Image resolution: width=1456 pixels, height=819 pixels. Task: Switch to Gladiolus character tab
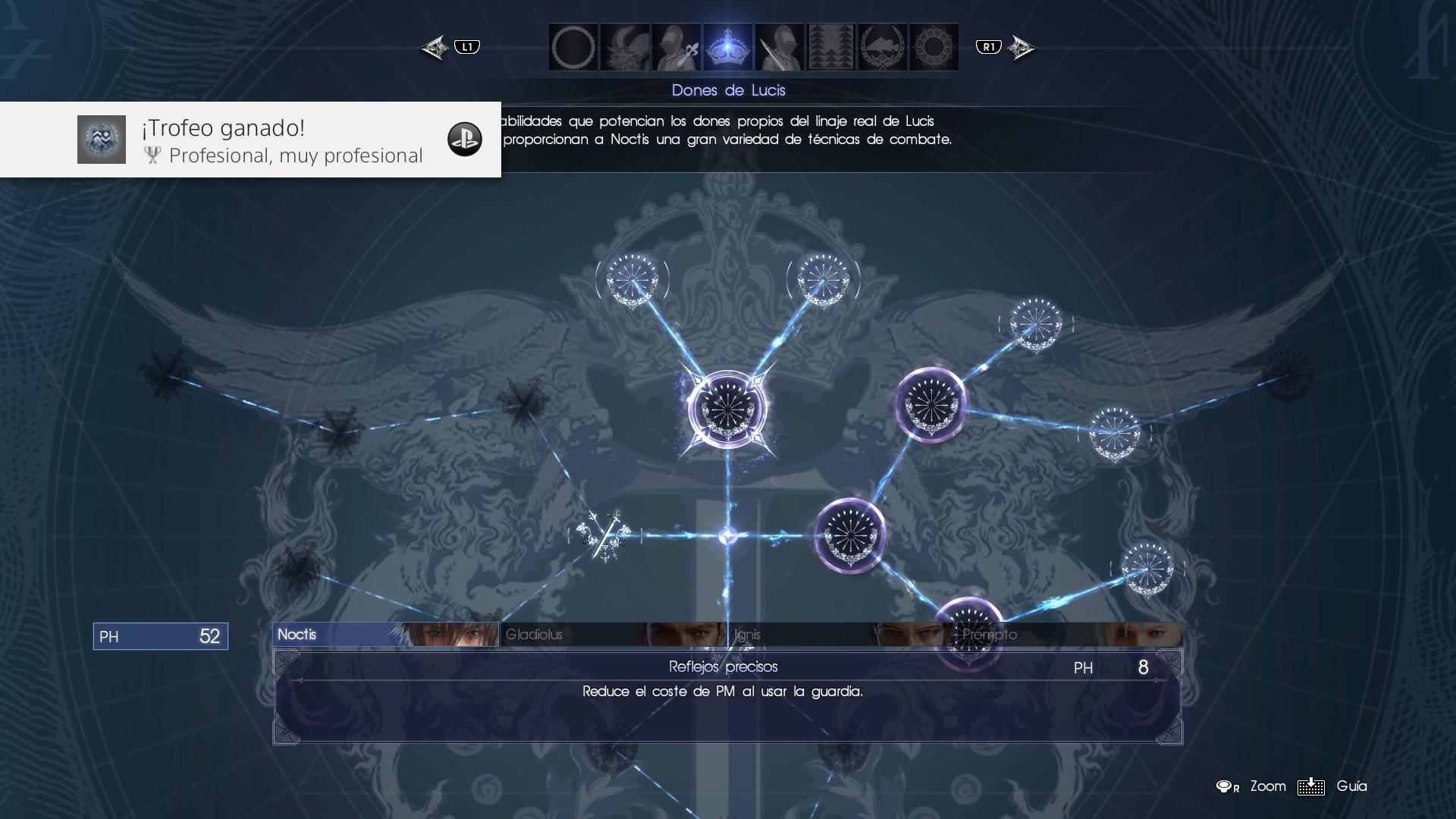point(613,635)
